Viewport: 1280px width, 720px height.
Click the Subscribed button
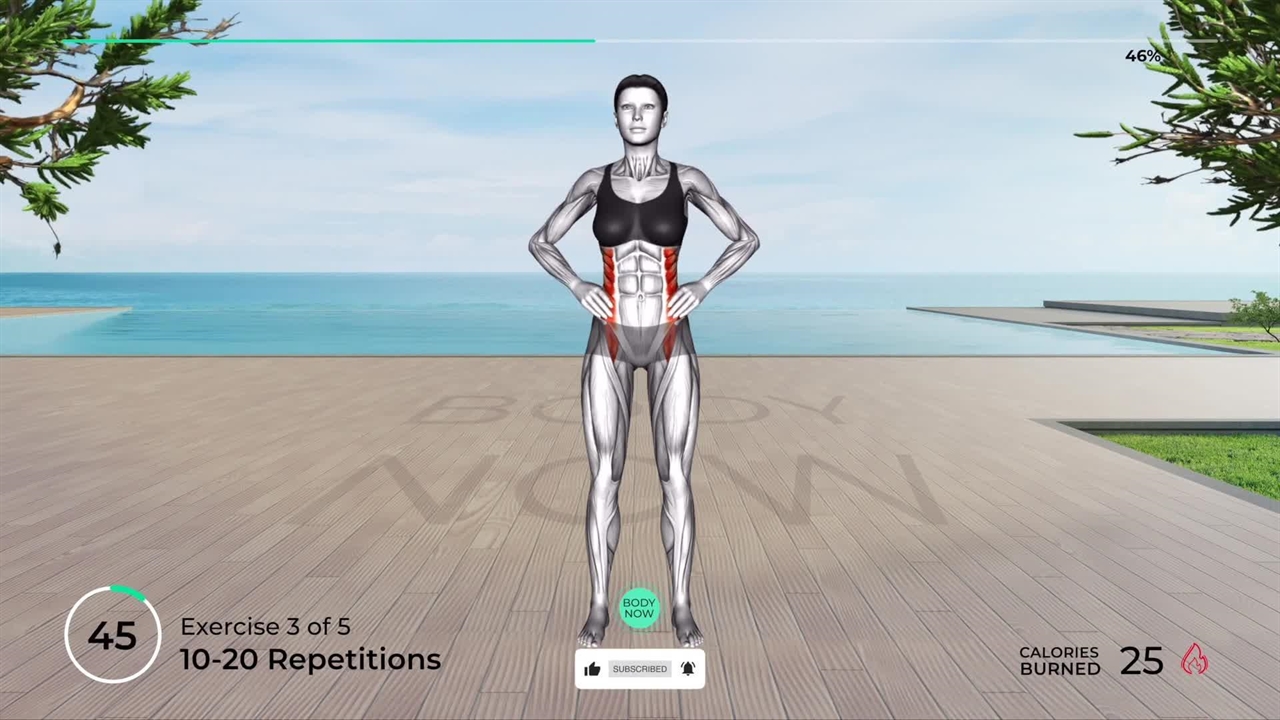(639, 669)
